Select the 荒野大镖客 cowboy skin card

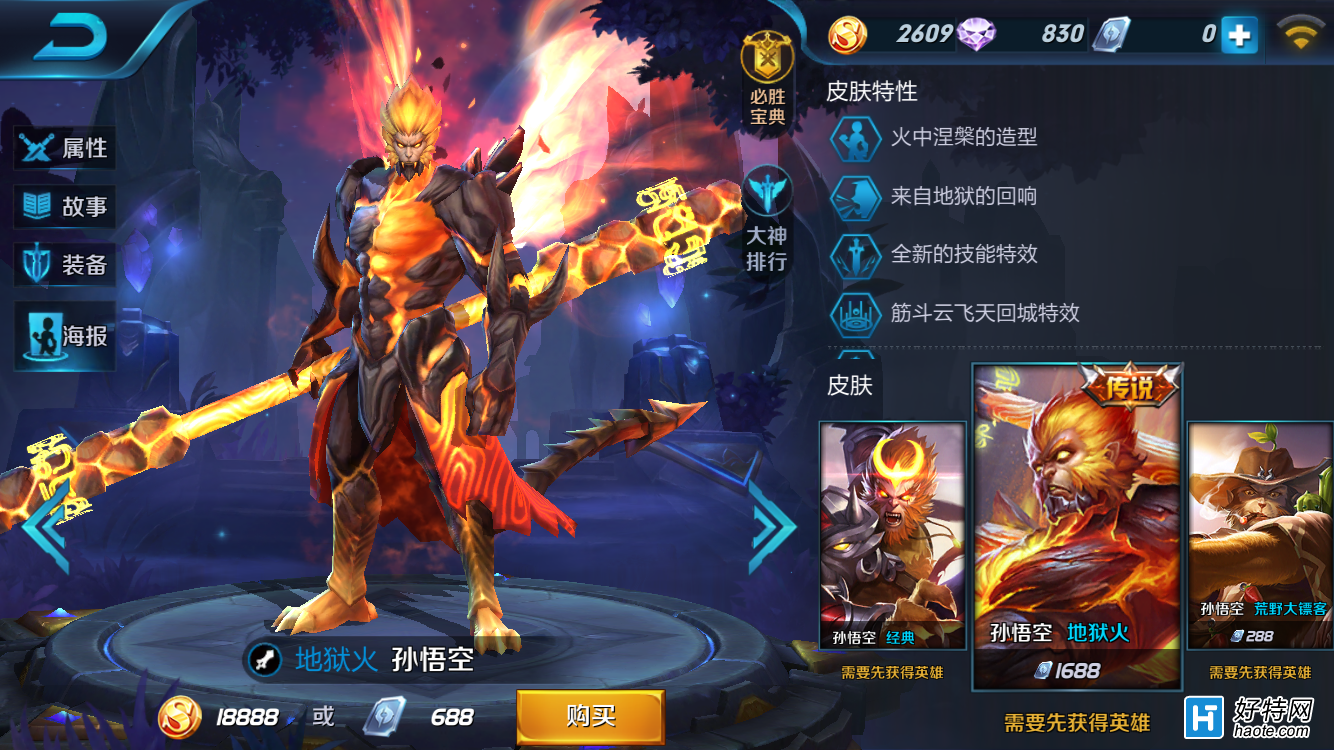[x=1260, y=535]
